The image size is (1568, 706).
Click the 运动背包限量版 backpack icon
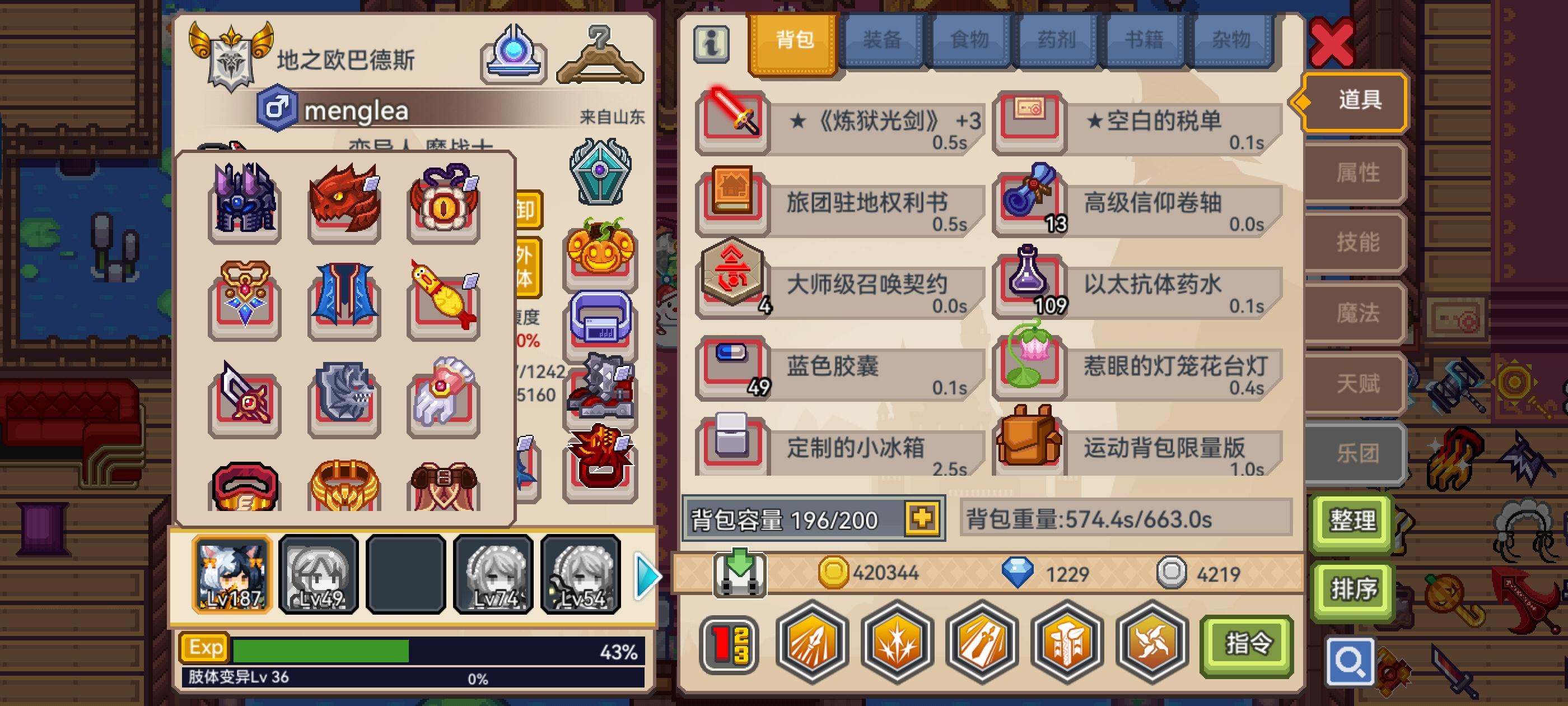click(1032, 449)
